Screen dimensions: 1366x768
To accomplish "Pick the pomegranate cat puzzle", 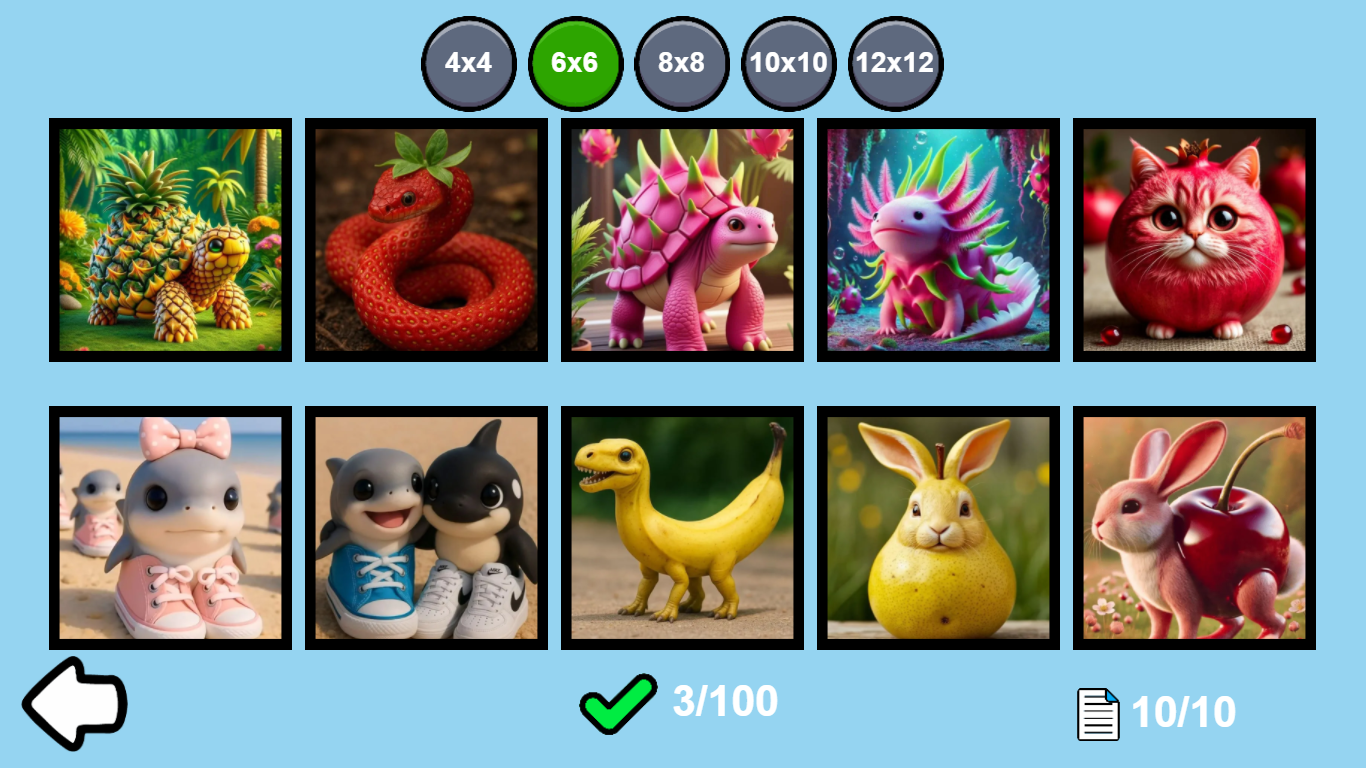I will pos(1194,239).
